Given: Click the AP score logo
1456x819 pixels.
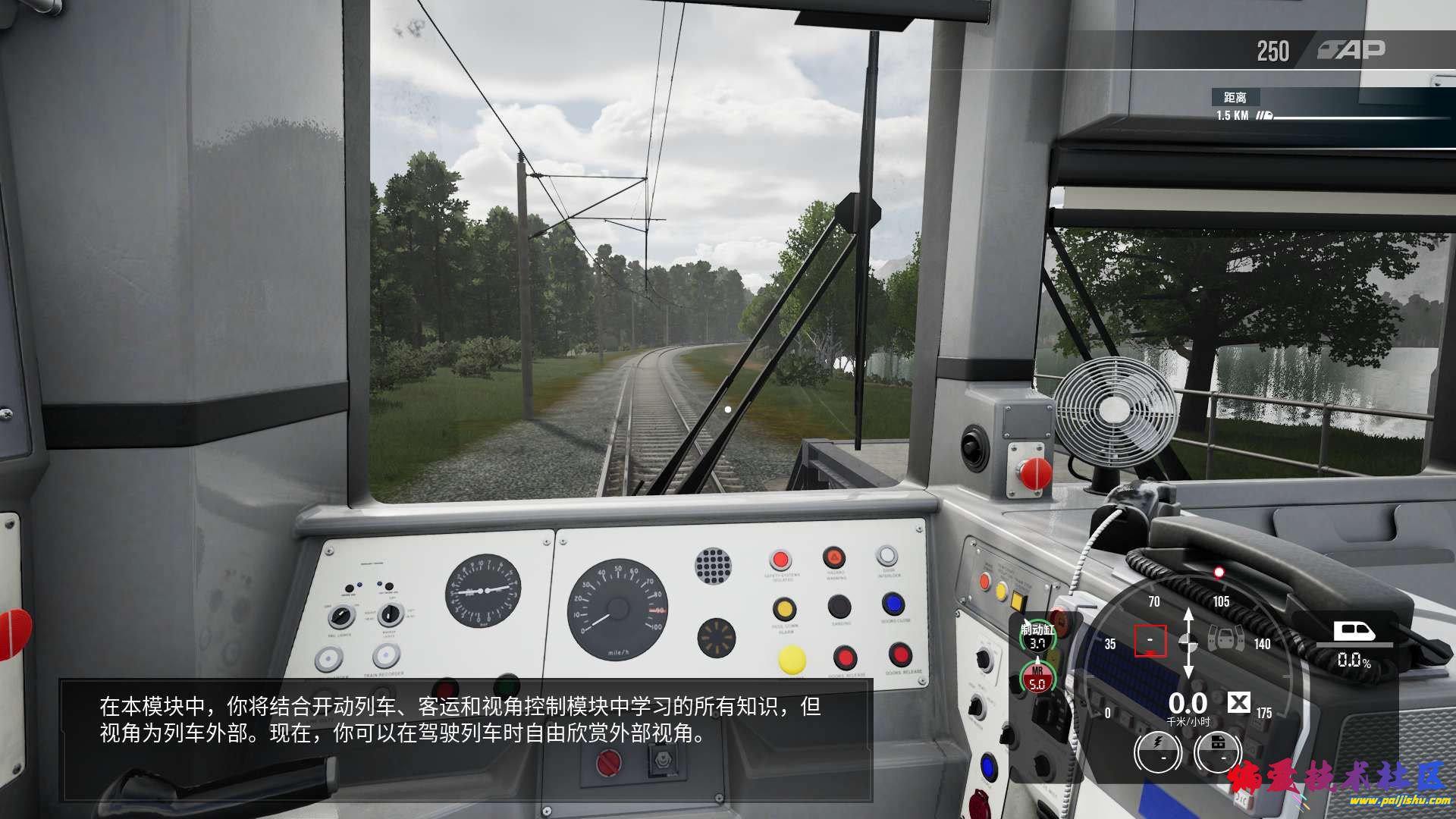Looking at the screenshot, I should pos(1351,50).
